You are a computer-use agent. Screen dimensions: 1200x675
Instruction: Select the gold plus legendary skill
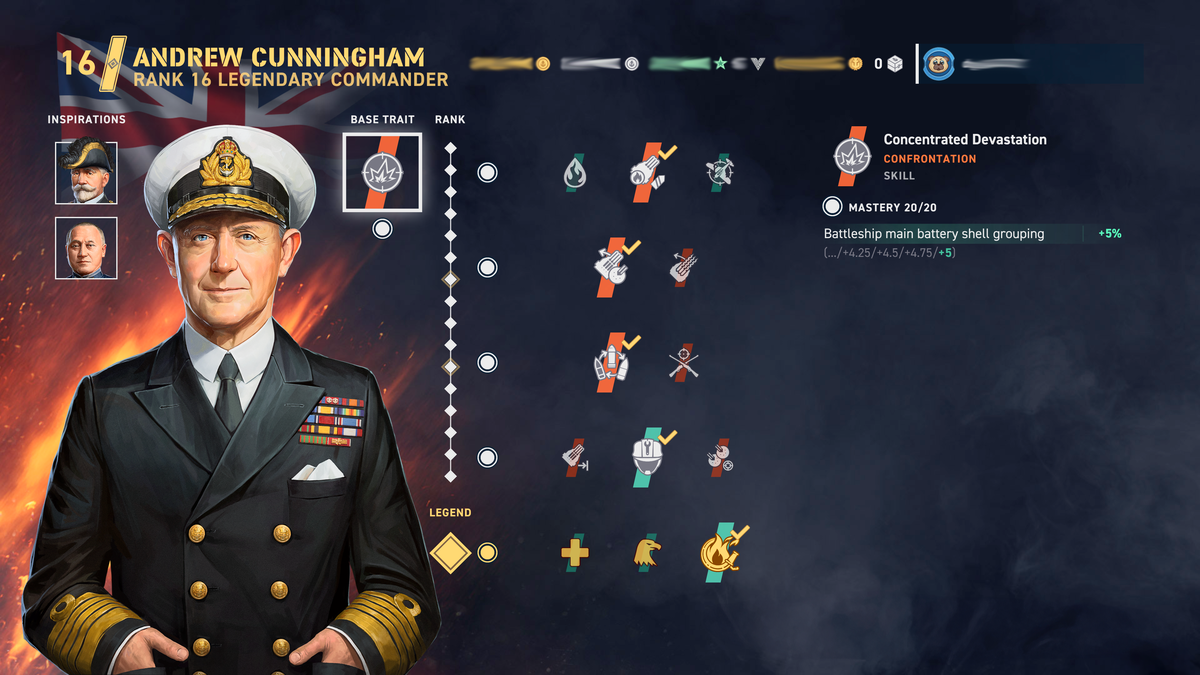click(x=574, y=552)
